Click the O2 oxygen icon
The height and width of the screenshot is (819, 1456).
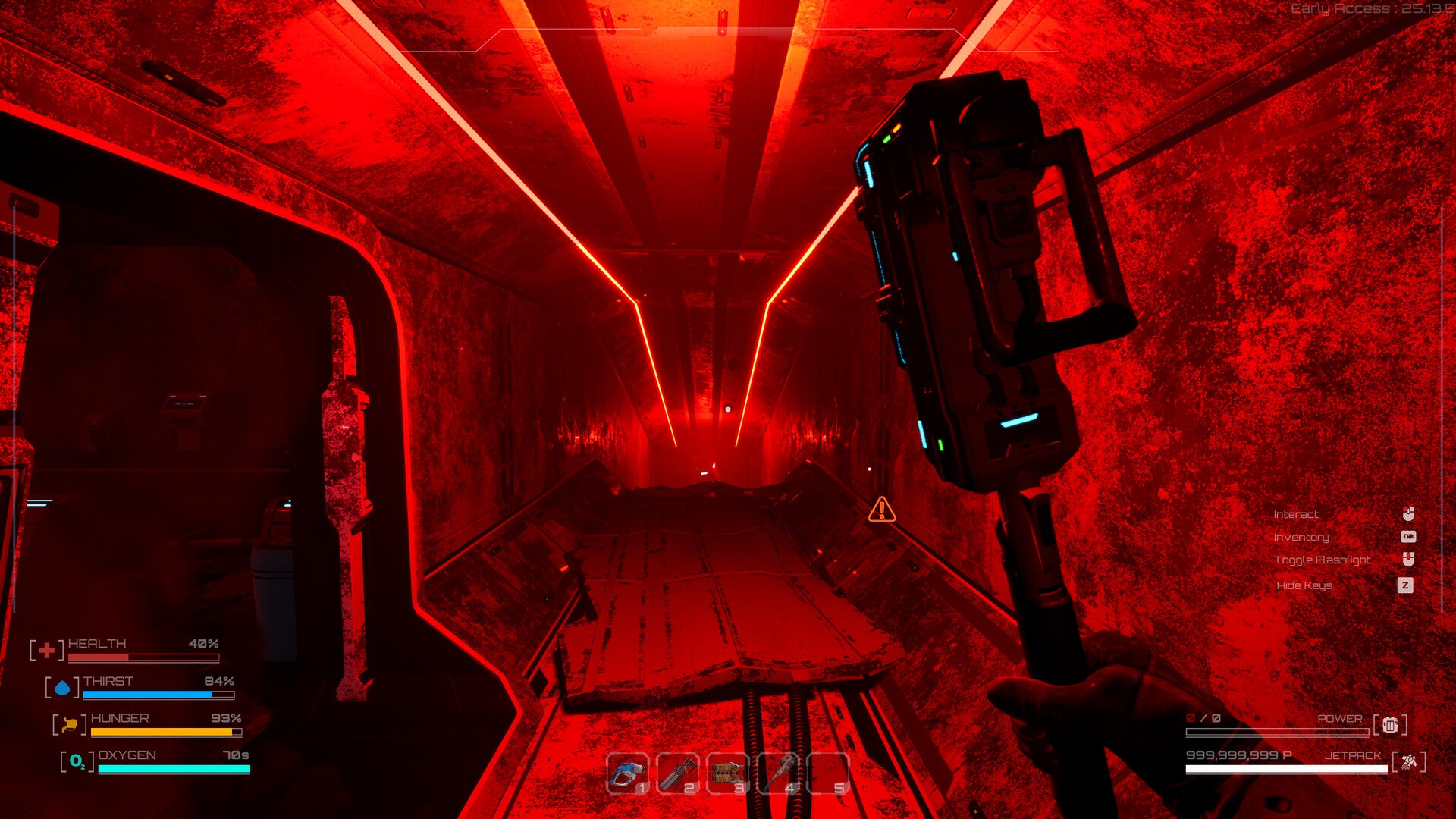click(77, 761)
